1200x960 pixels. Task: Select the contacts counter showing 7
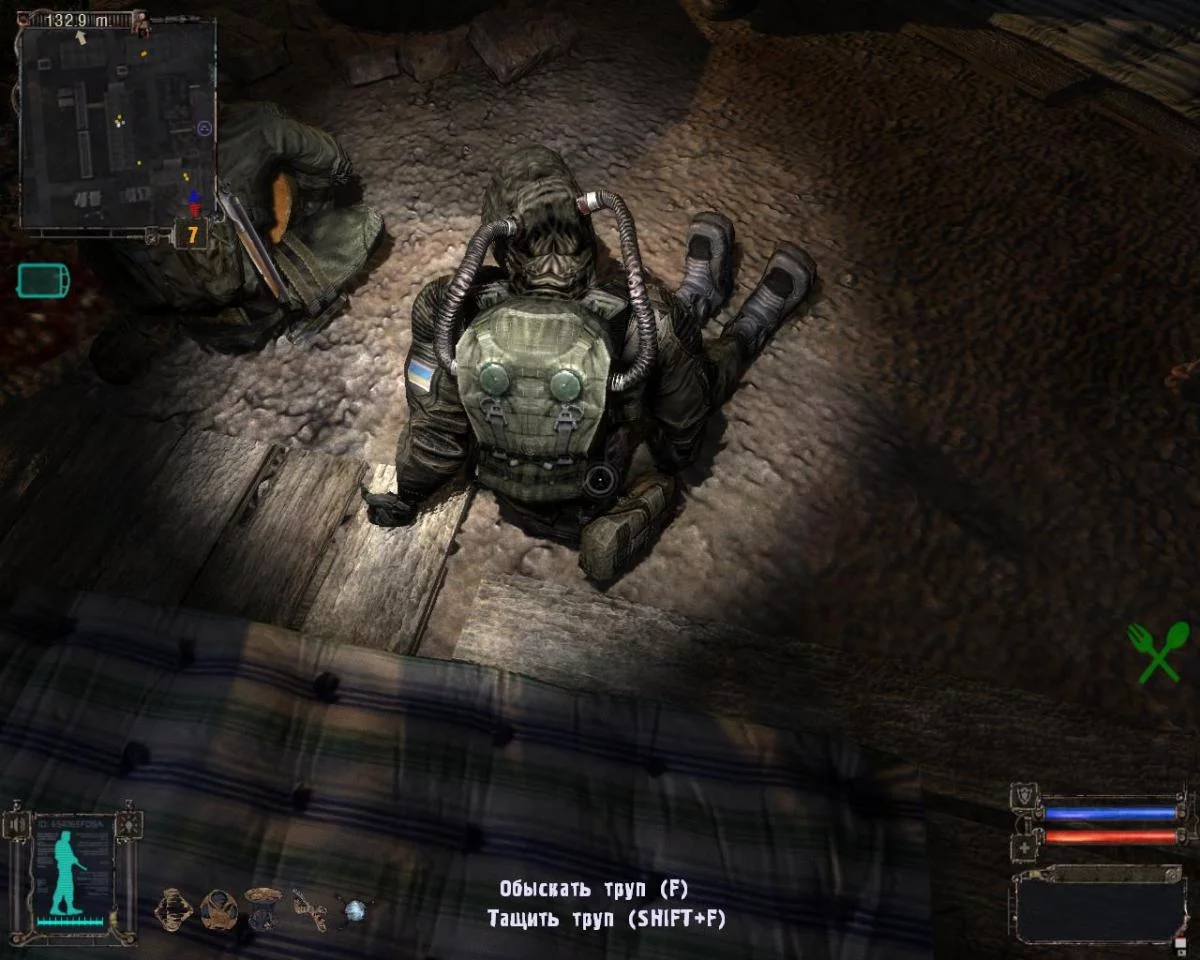(x=191, y=236)
